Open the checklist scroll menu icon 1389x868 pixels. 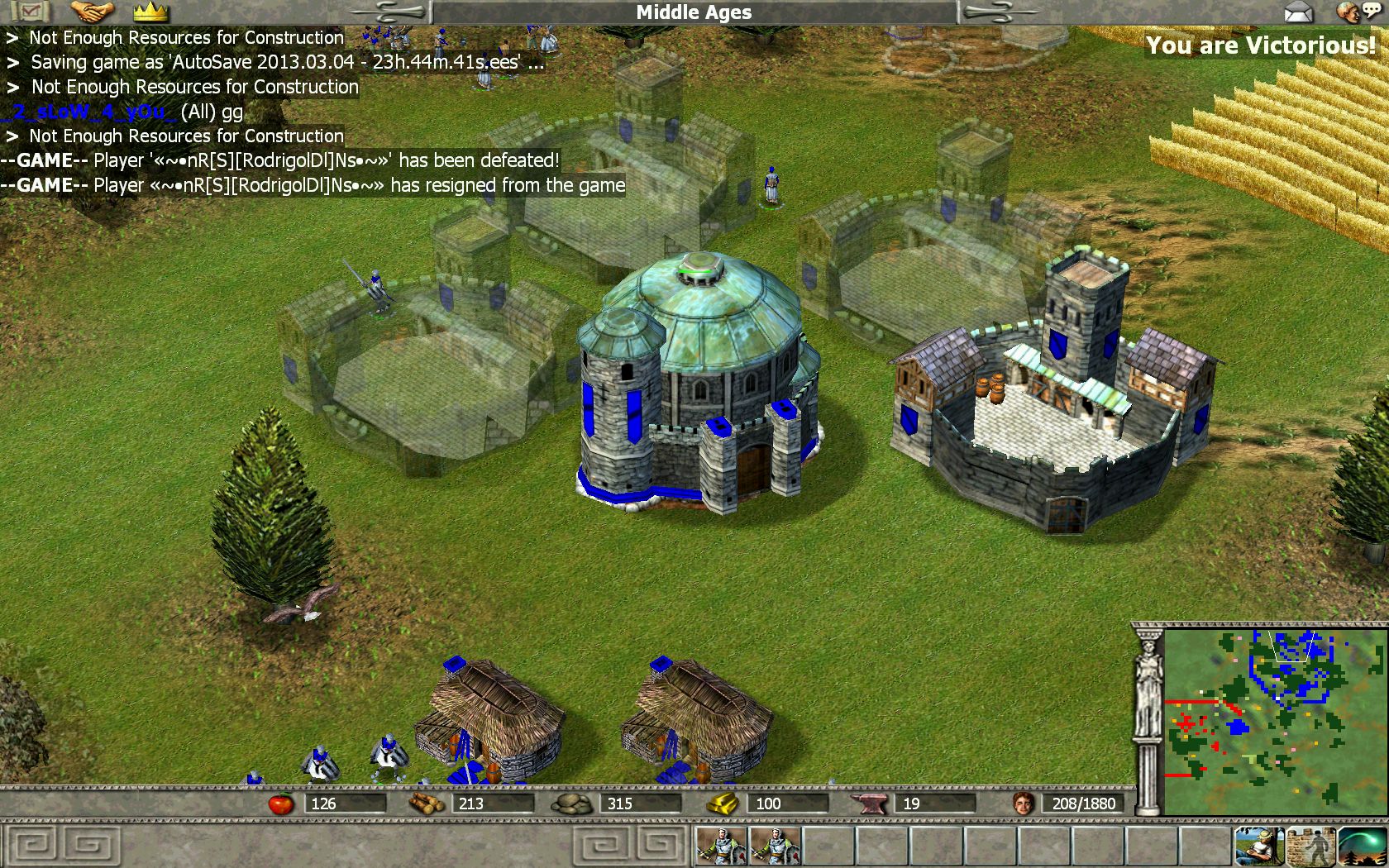pos(30,12)
